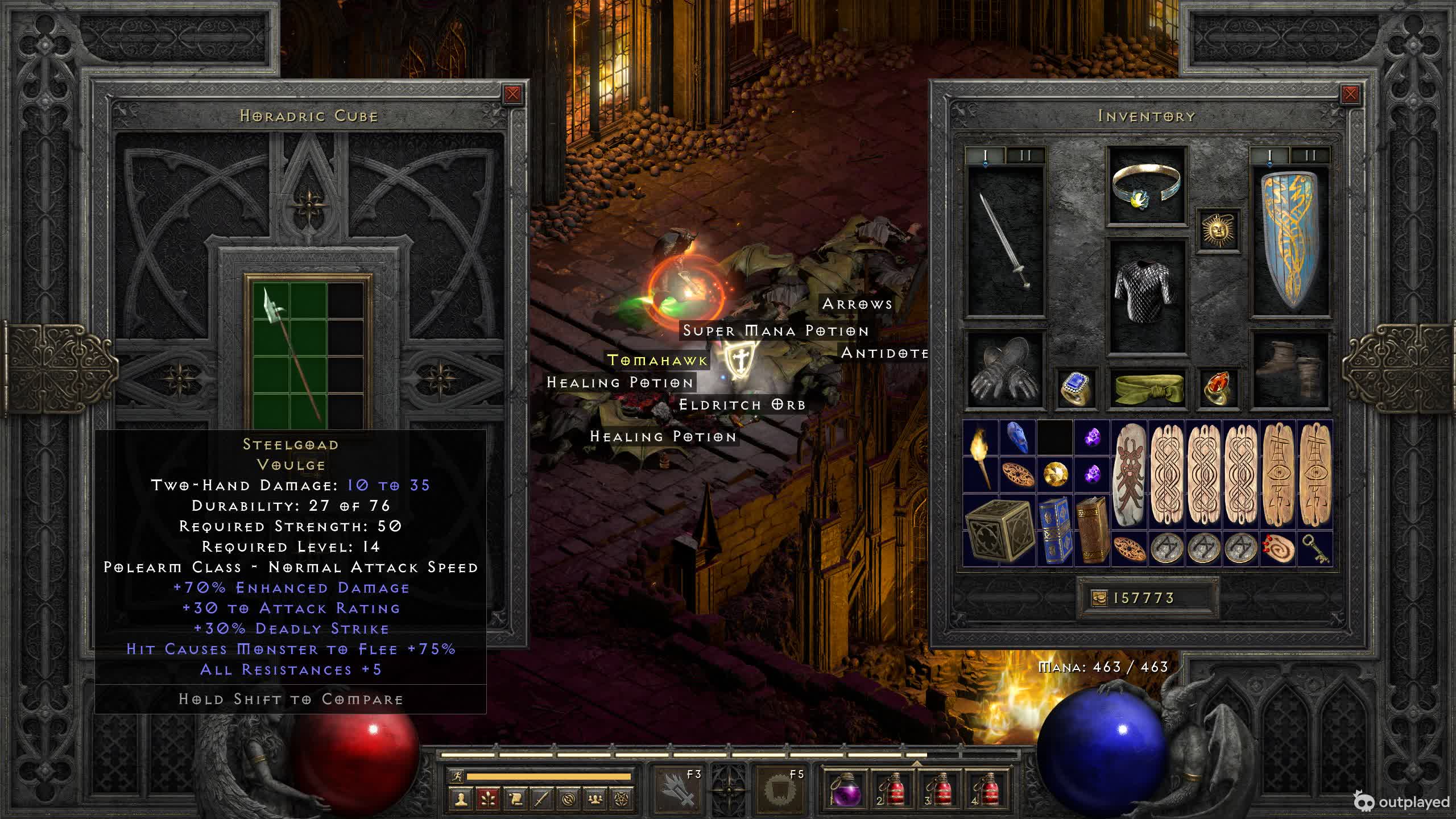The height and width of the screenshot is (819, 1456).
Task: Open the skill tree from the mini-panel
Action: coord(487,800)
